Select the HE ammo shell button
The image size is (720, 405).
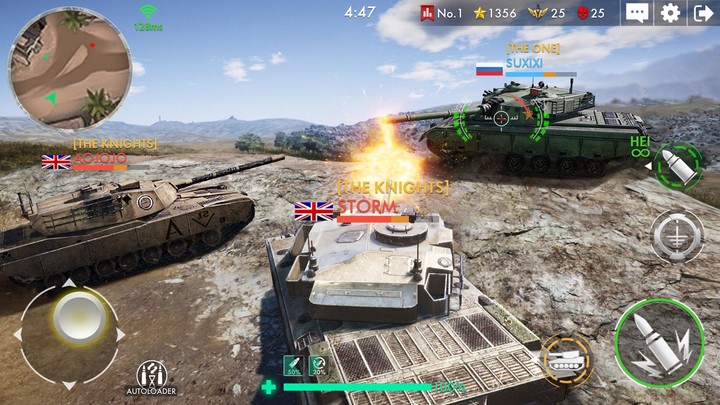tap(677, 165)
